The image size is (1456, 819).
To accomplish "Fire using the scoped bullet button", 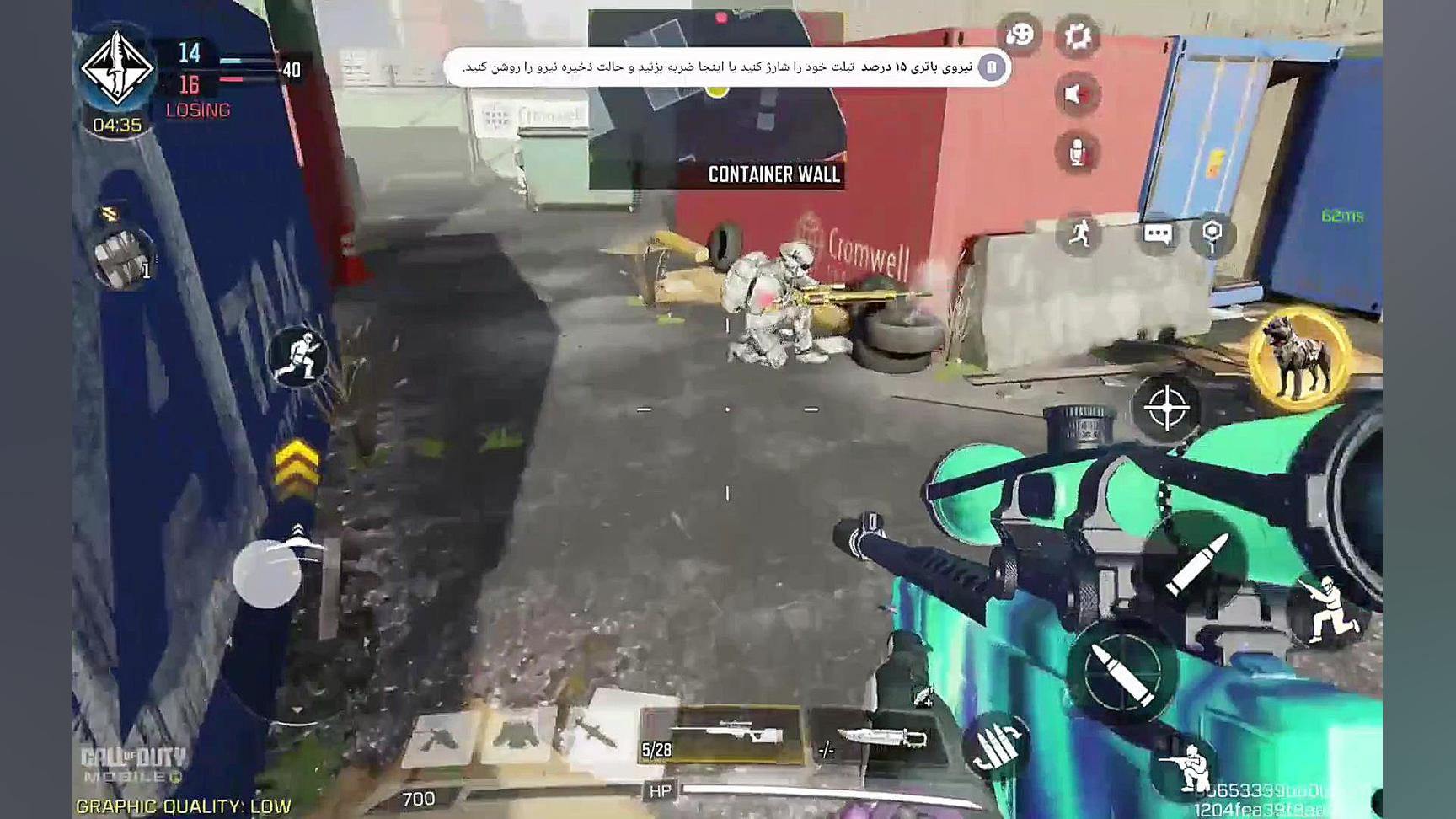I will [1122, 672].
